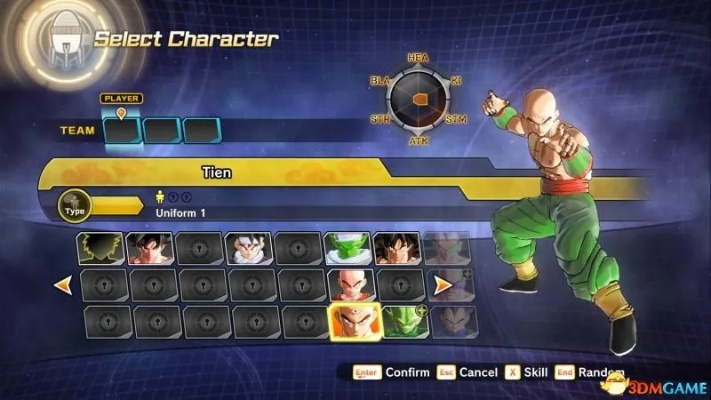
Task: Choose the black silhouette custom character tile
Action: tap(101, 248)
